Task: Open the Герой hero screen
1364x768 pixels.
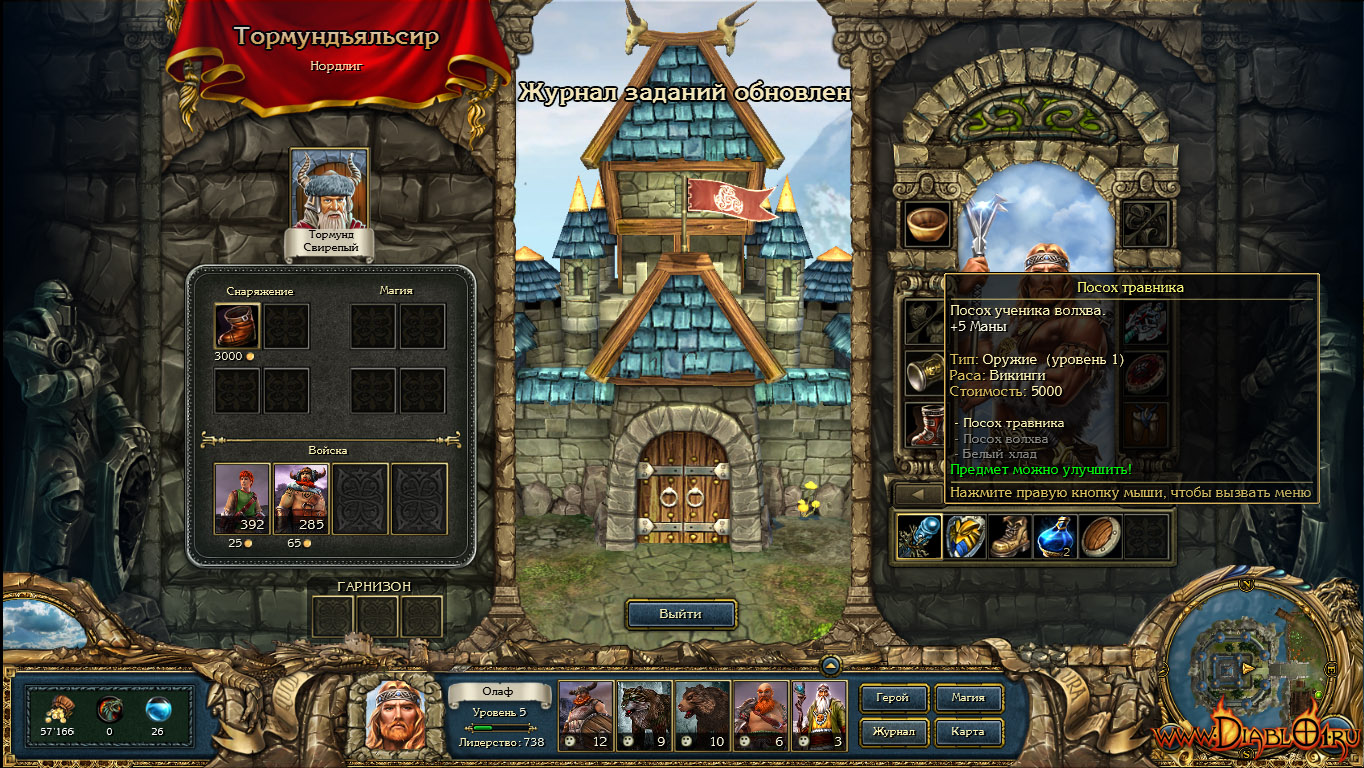Action: (892, 698)
